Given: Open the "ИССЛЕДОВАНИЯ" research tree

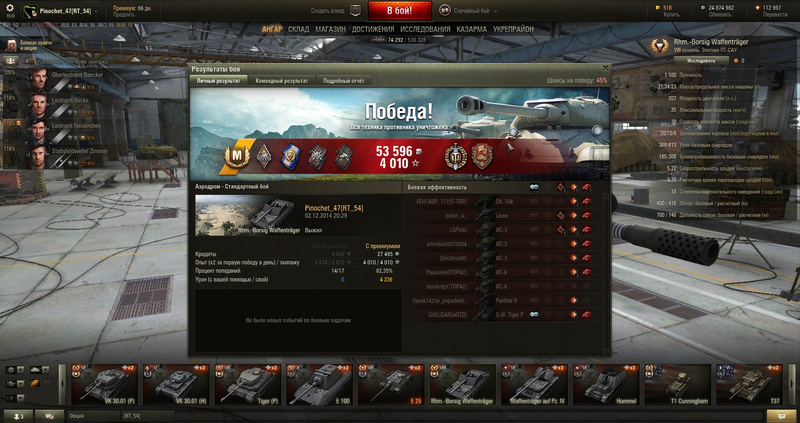Looking at the screenshot, I should point(423,30).
